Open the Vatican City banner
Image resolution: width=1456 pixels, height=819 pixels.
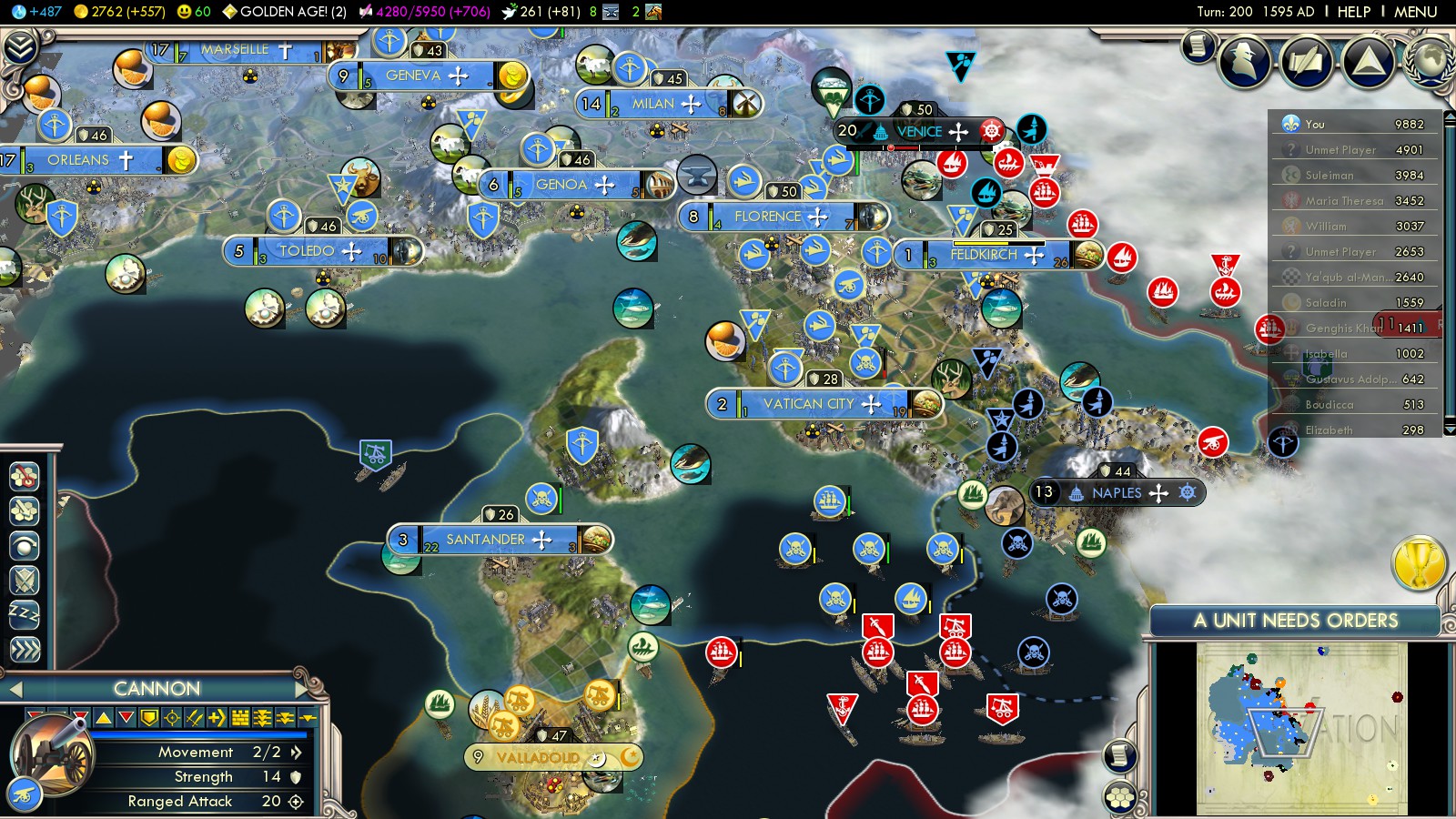pyautogui.click(x=808, y=404)
